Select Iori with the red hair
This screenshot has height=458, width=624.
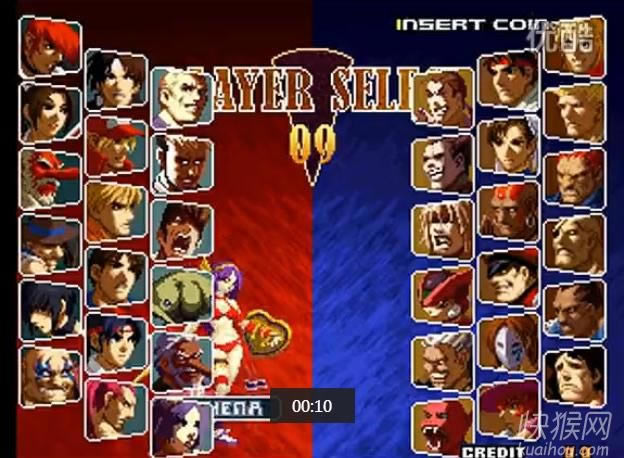click(x=50, y=46)
